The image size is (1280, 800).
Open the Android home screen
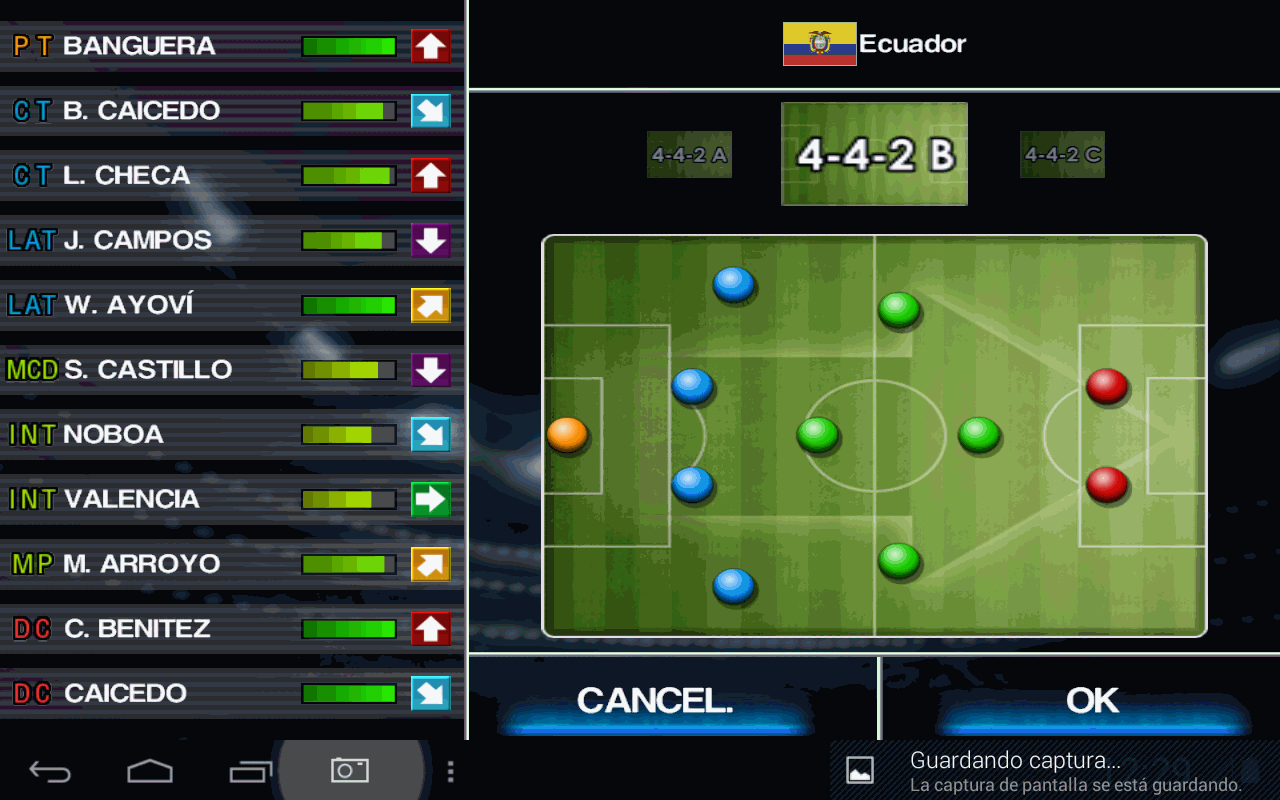tap(150, 771)
